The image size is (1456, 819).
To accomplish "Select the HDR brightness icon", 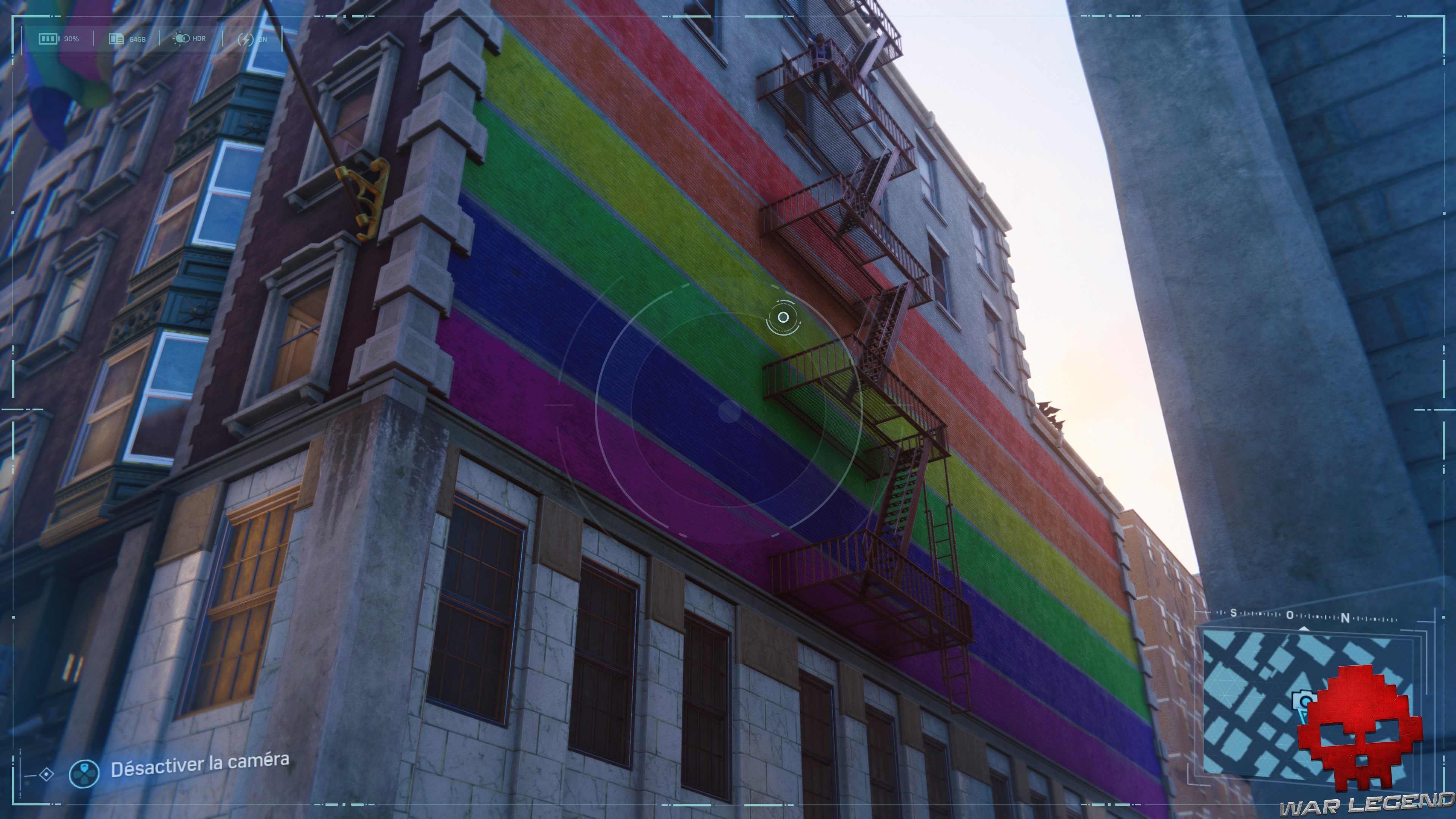I will [182, 39].
